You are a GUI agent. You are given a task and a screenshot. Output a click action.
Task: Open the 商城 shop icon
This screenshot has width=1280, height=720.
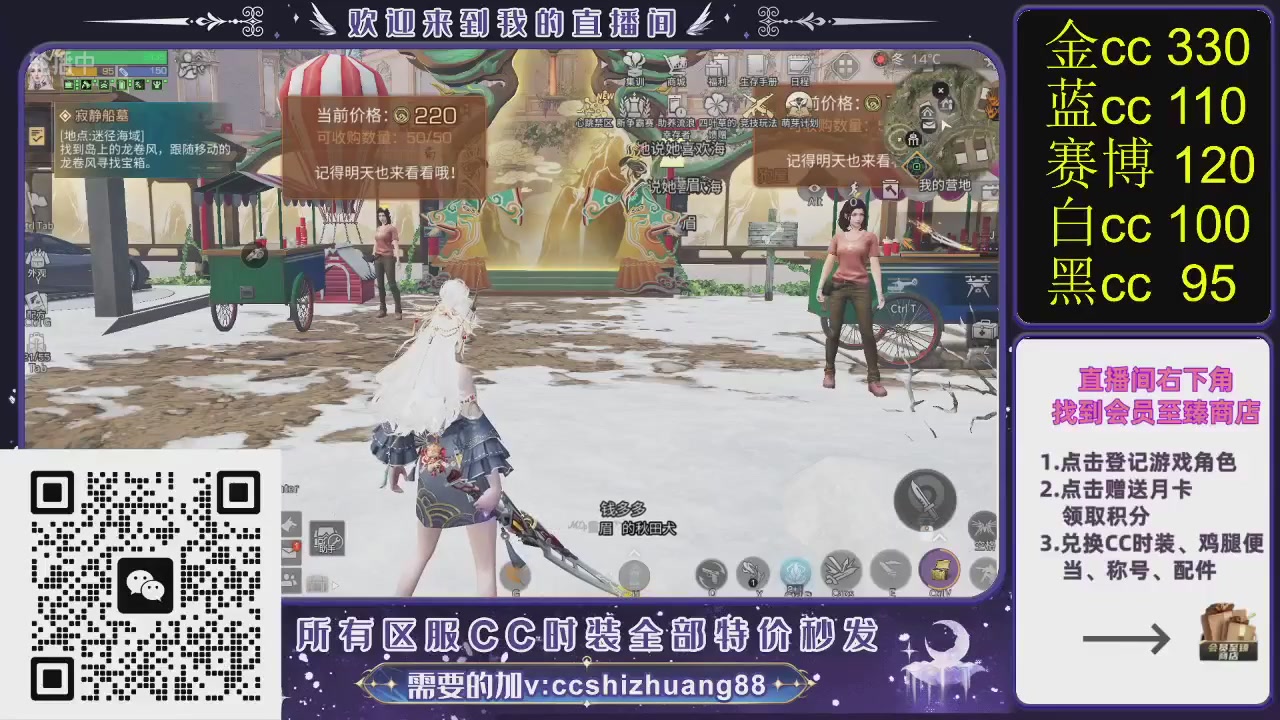[x=676, y=67]
